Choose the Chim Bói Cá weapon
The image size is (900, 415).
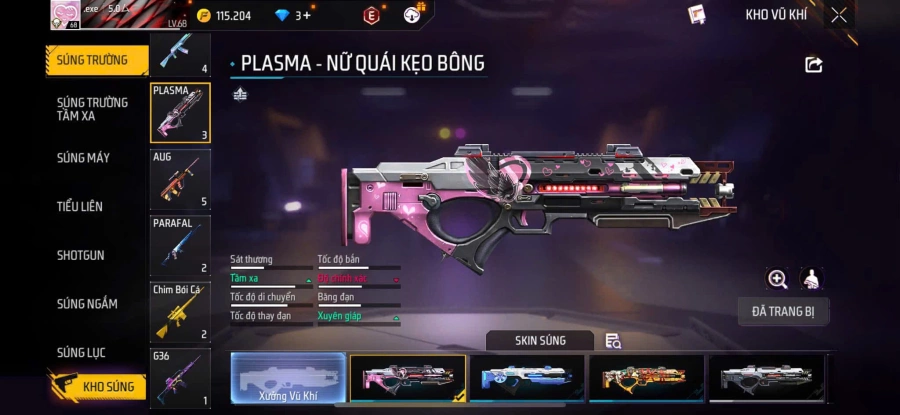(x=180, y=311)
